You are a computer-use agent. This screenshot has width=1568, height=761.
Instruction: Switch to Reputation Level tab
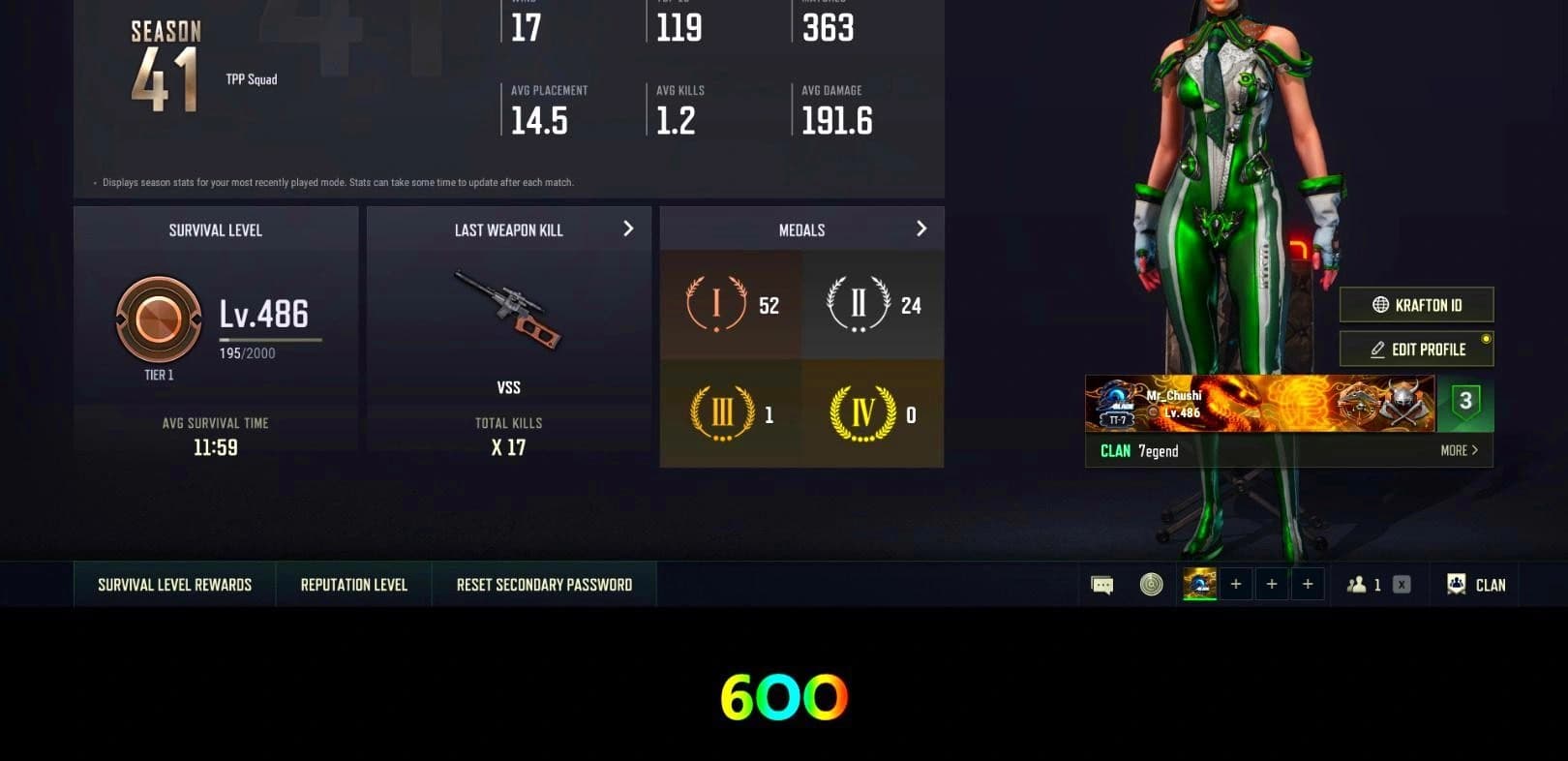point(352,584)
